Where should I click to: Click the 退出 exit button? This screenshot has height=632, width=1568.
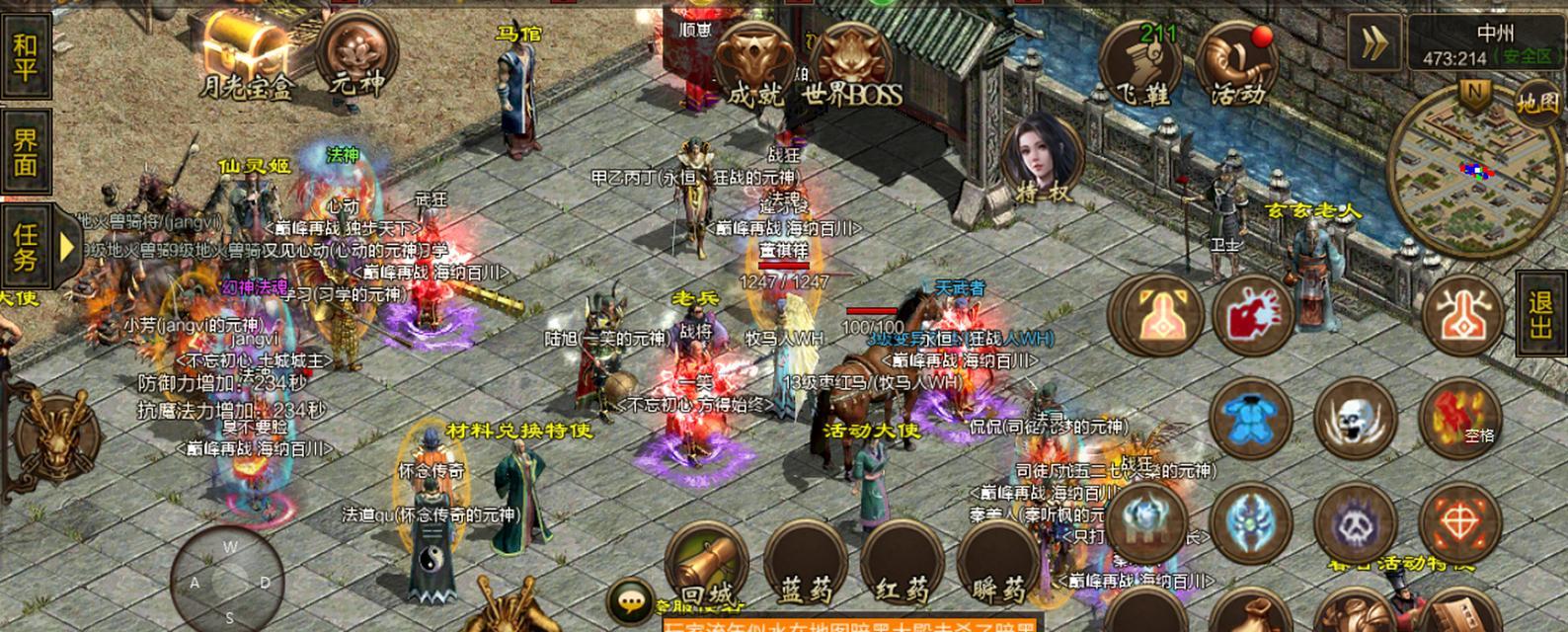point(1541,315)
